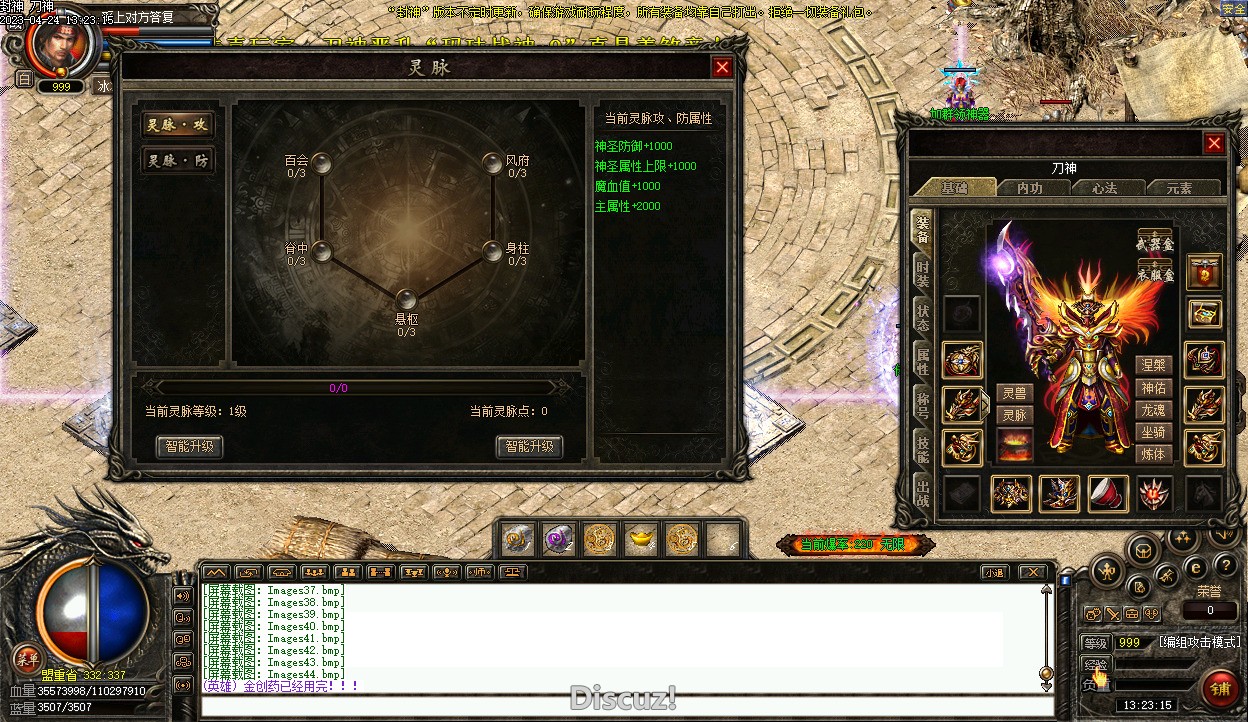This screenshot has height=722, width=1248.
Task: Open the 武器盒 weapon box
Action: [x=1155, y=243]
